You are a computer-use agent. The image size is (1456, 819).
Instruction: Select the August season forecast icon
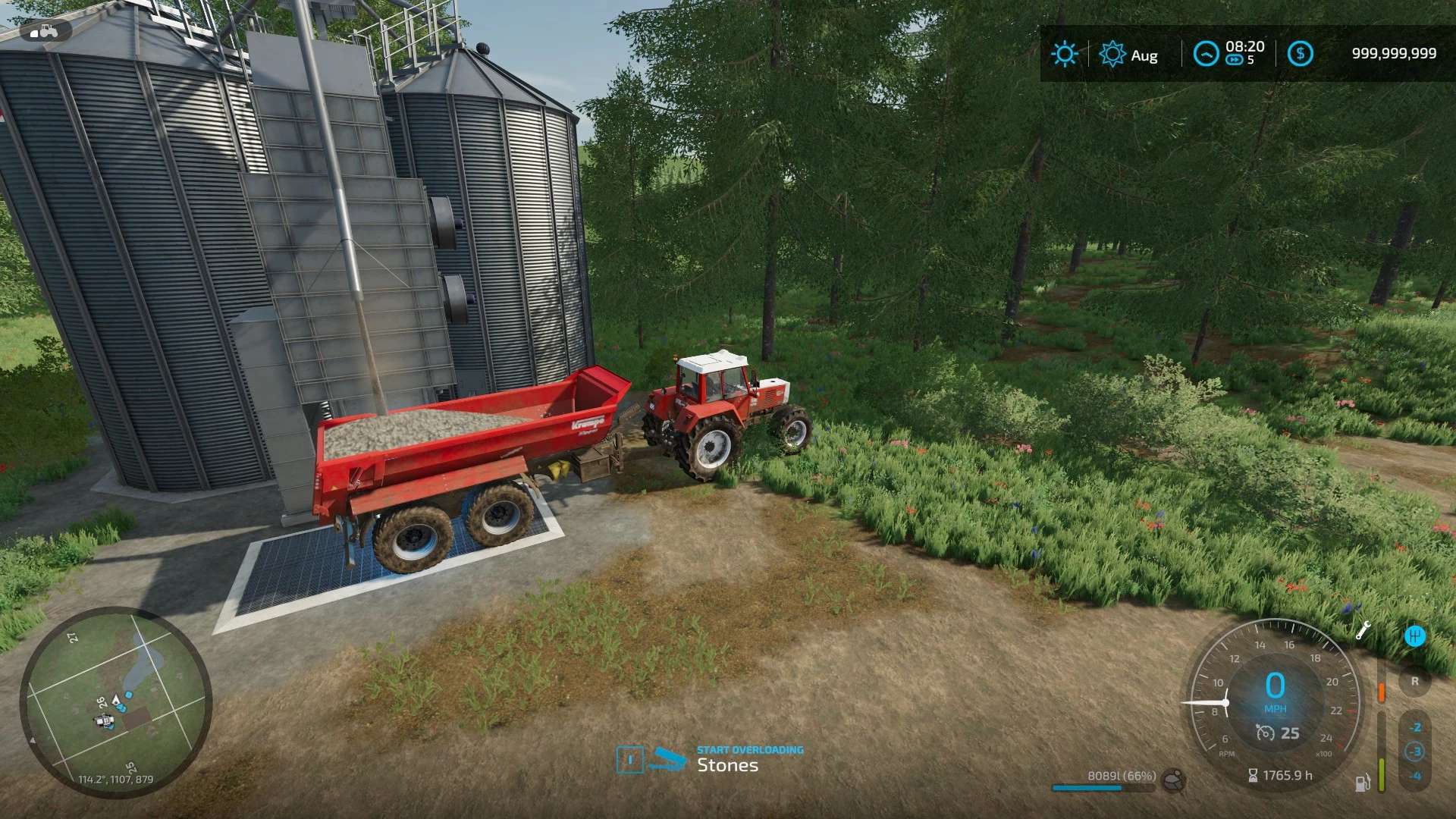coord(1112,54)
